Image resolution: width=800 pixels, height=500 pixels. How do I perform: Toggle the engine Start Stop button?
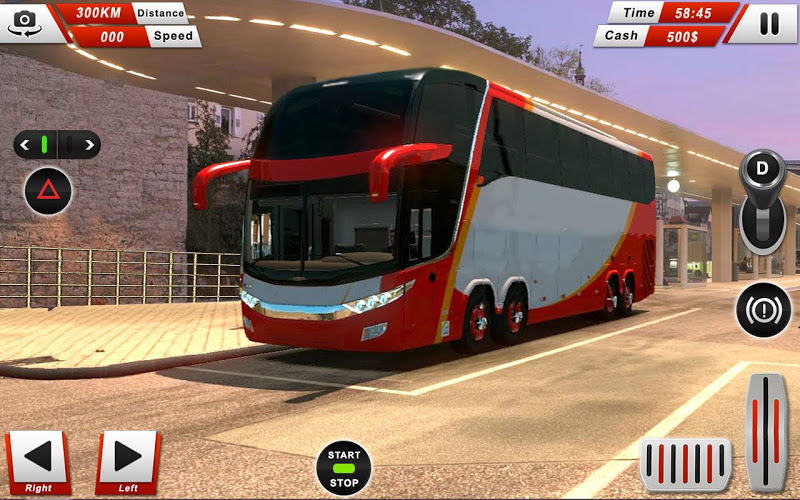(x=343, y=467)
